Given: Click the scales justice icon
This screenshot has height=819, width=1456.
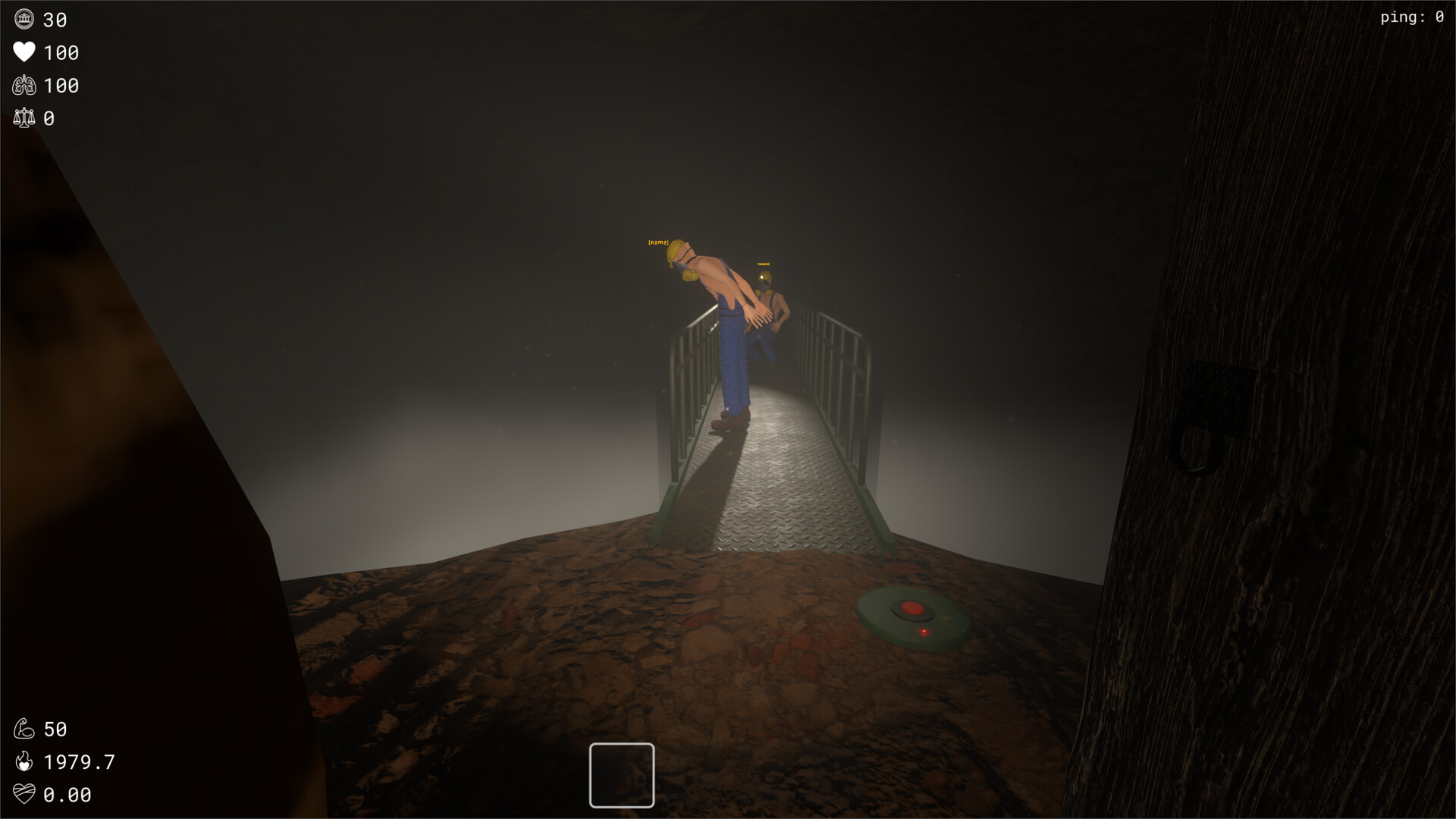Looking at the screenshot, I should [24, 118].
